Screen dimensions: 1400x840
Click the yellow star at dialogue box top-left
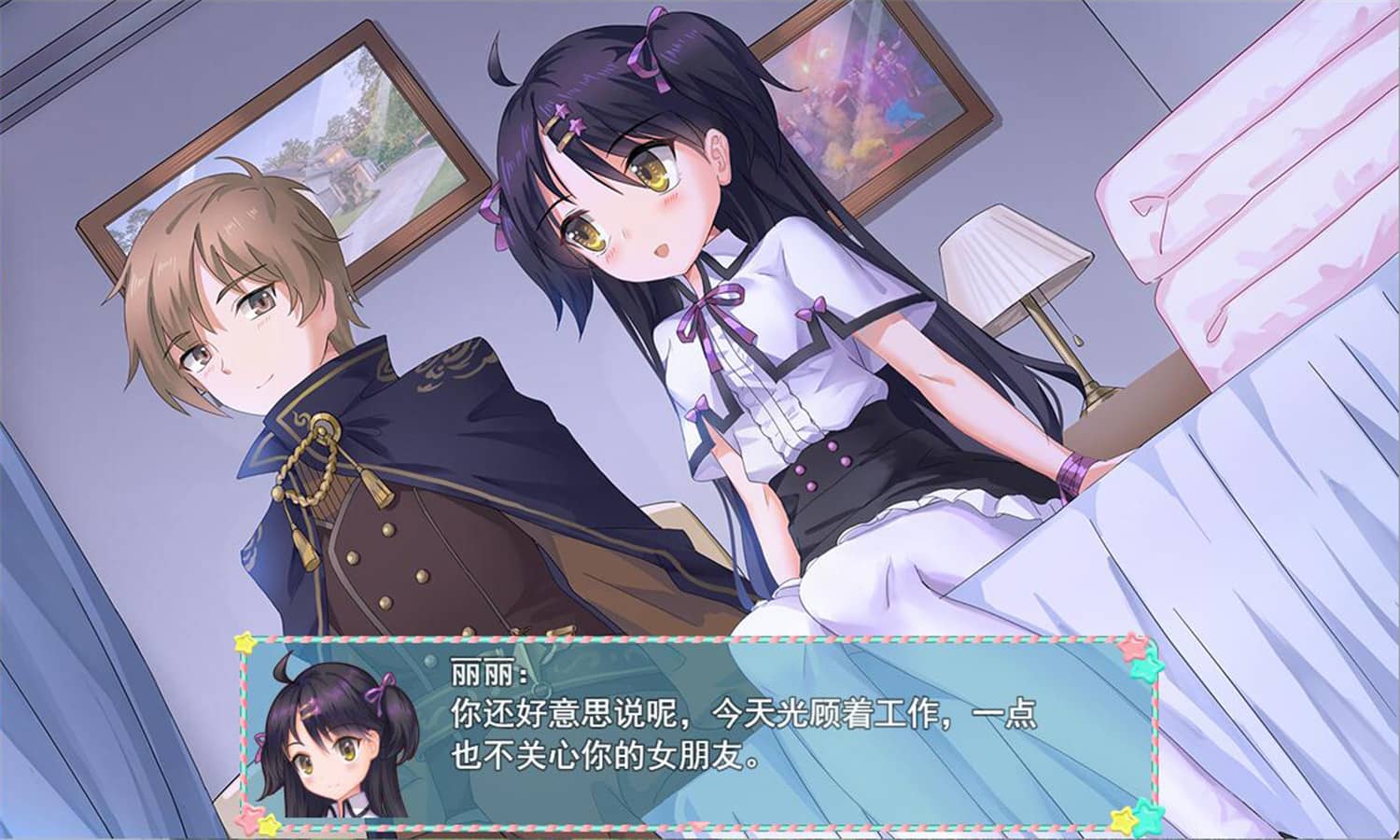click(245, 640)
